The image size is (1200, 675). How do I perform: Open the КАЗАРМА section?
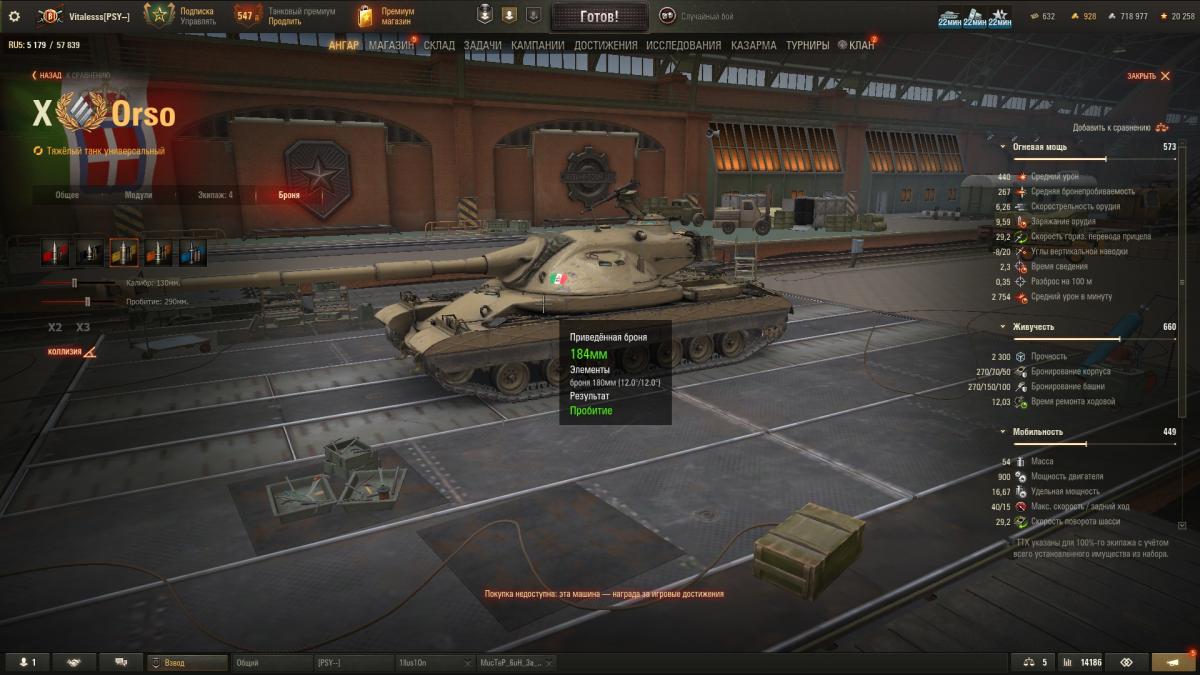pyautogui.click(x=753, y=46)
